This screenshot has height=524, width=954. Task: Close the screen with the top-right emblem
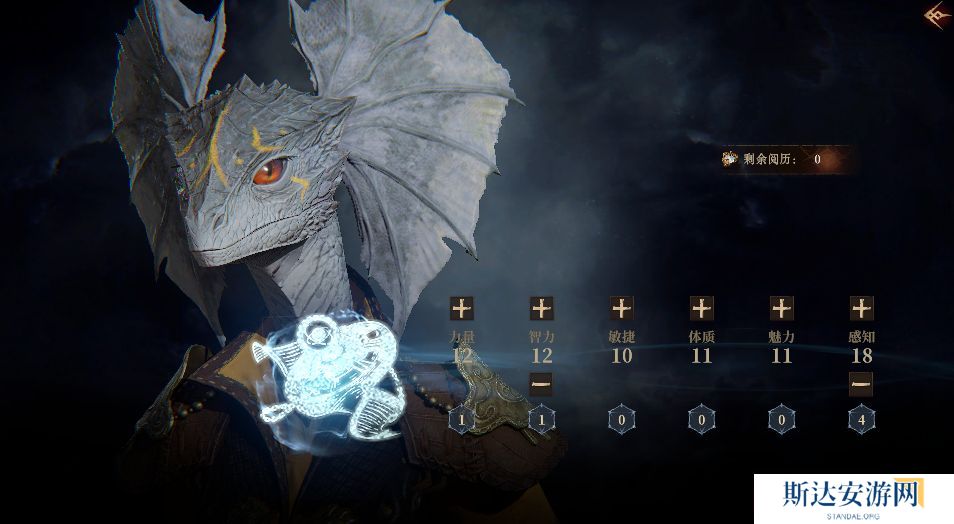pyautogui.click(x=936, y=15)
